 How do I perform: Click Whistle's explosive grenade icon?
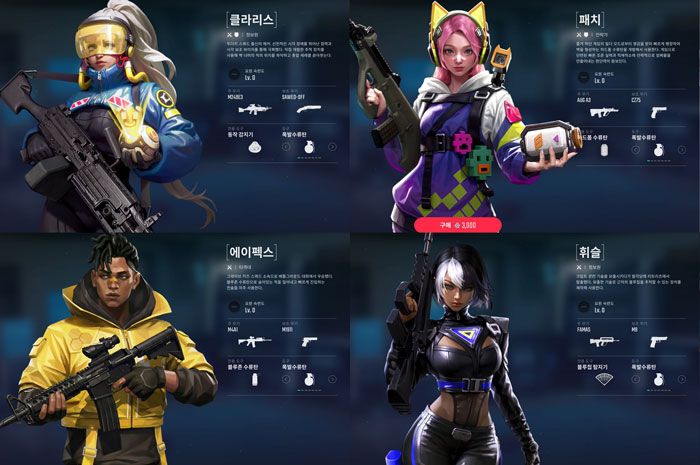[659, 380]
